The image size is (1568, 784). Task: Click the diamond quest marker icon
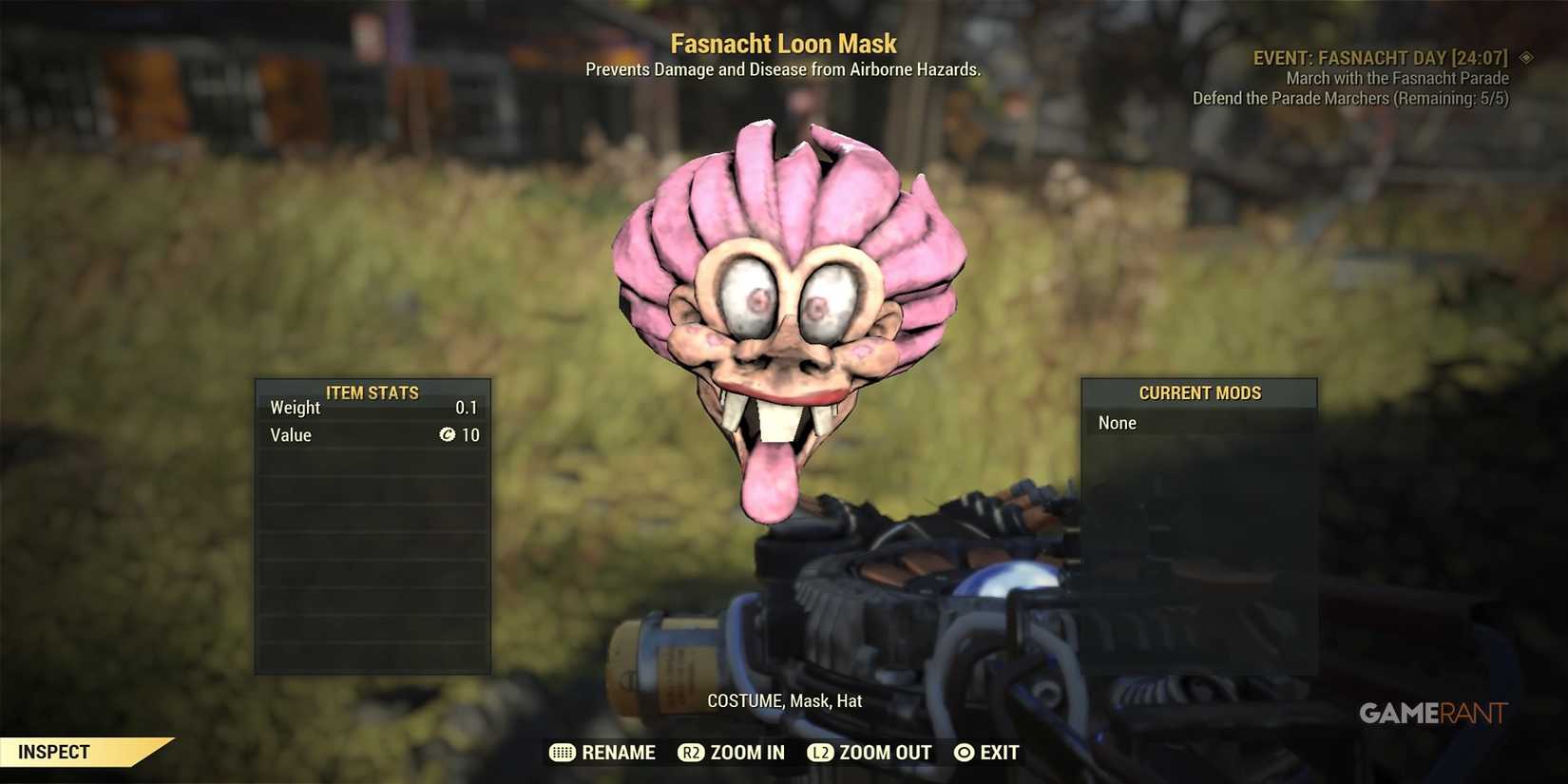[x=1526, y=57]
